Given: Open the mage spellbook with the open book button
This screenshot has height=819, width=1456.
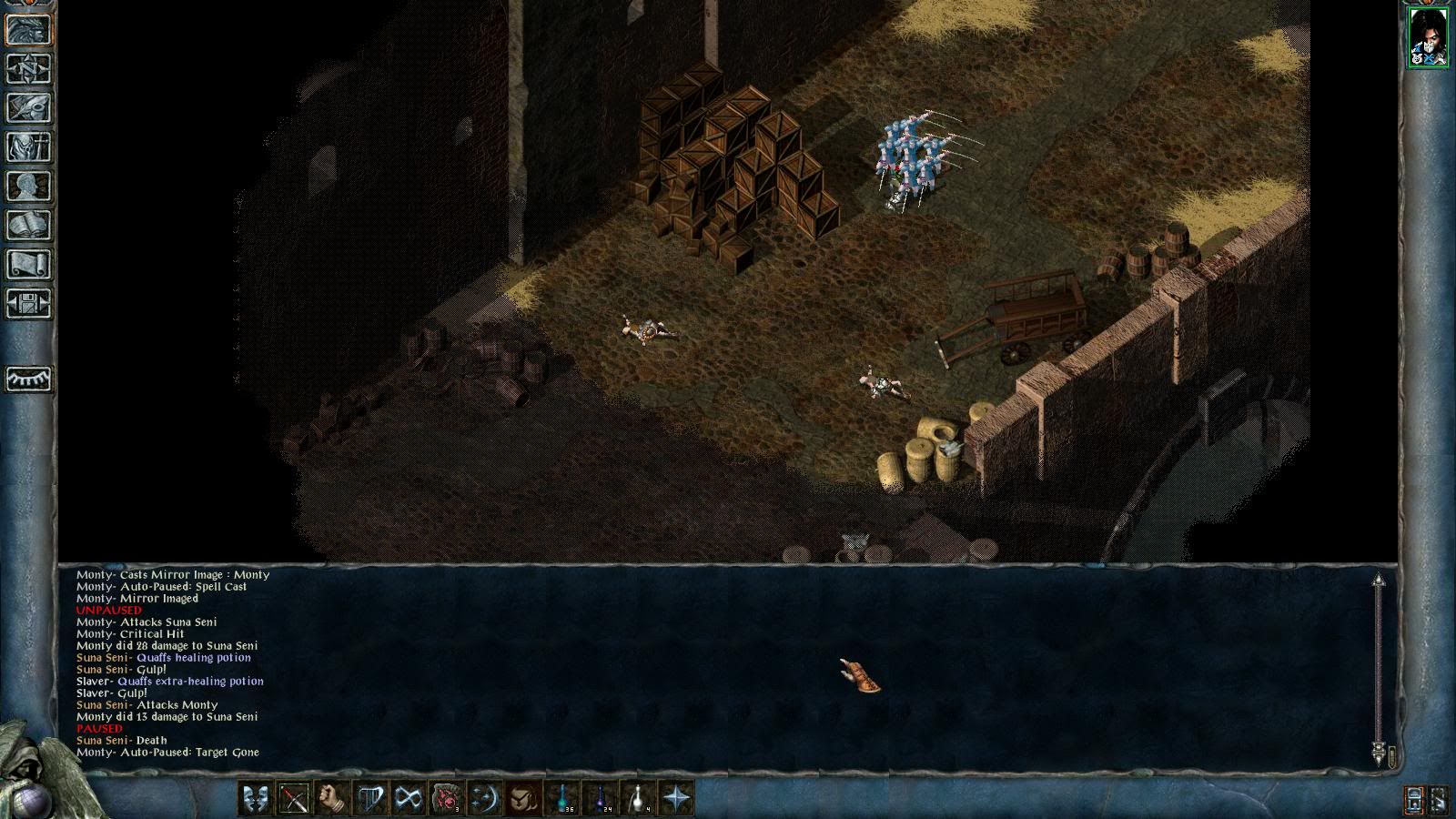Looking at the screenshot, I should point(29,225).
